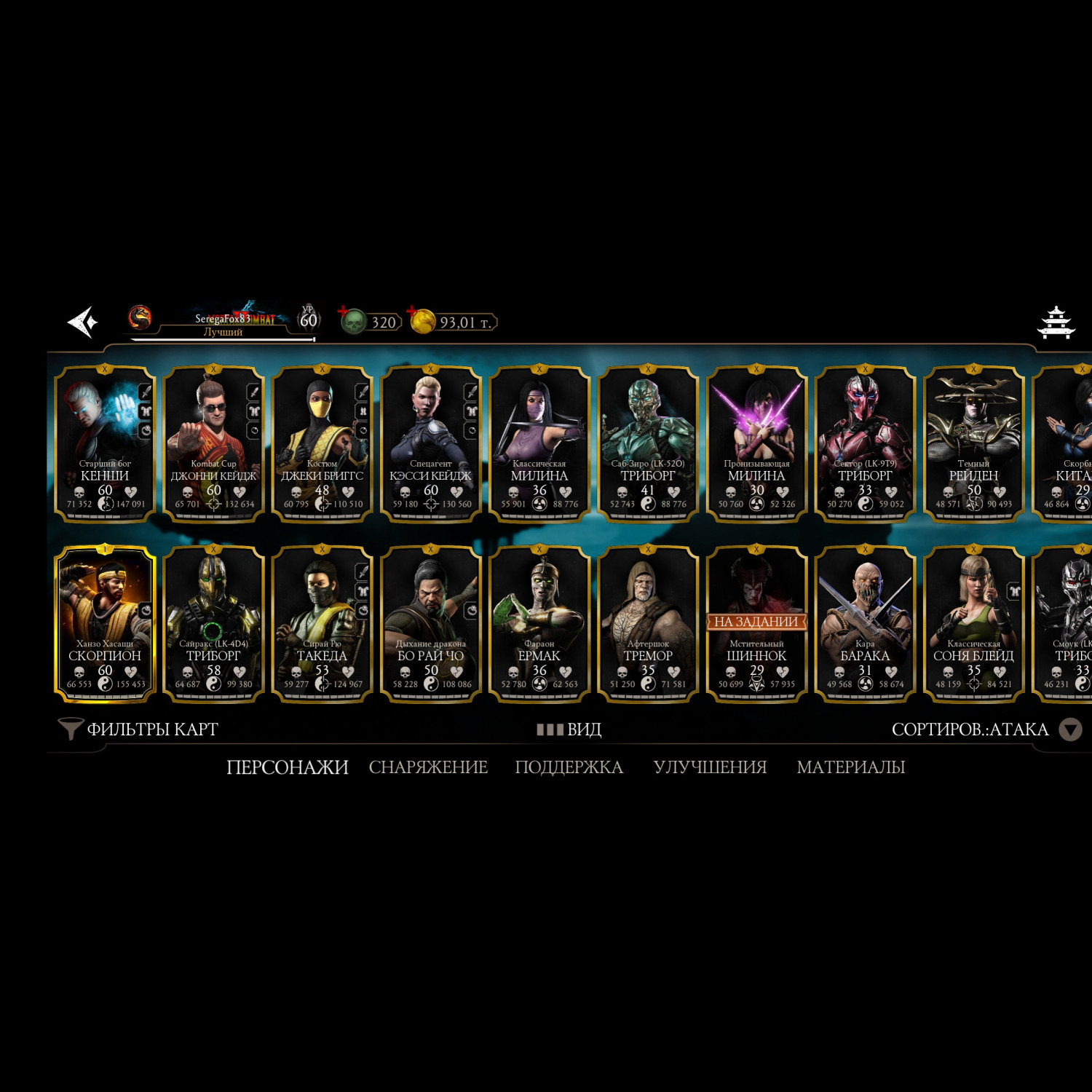Choose the Соня Блейд card

pyautogui.click(x=973, y=624)
